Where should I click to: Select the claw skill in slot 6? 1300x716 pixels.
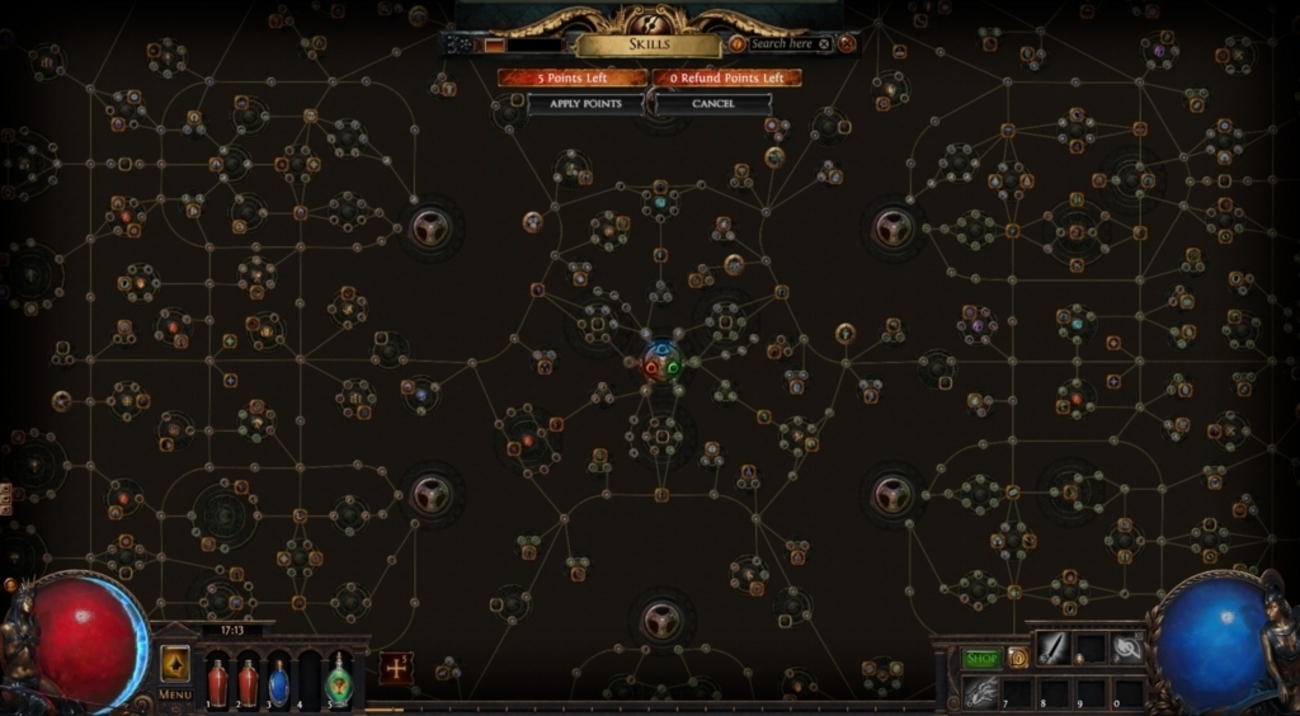[x=982, y=690]
